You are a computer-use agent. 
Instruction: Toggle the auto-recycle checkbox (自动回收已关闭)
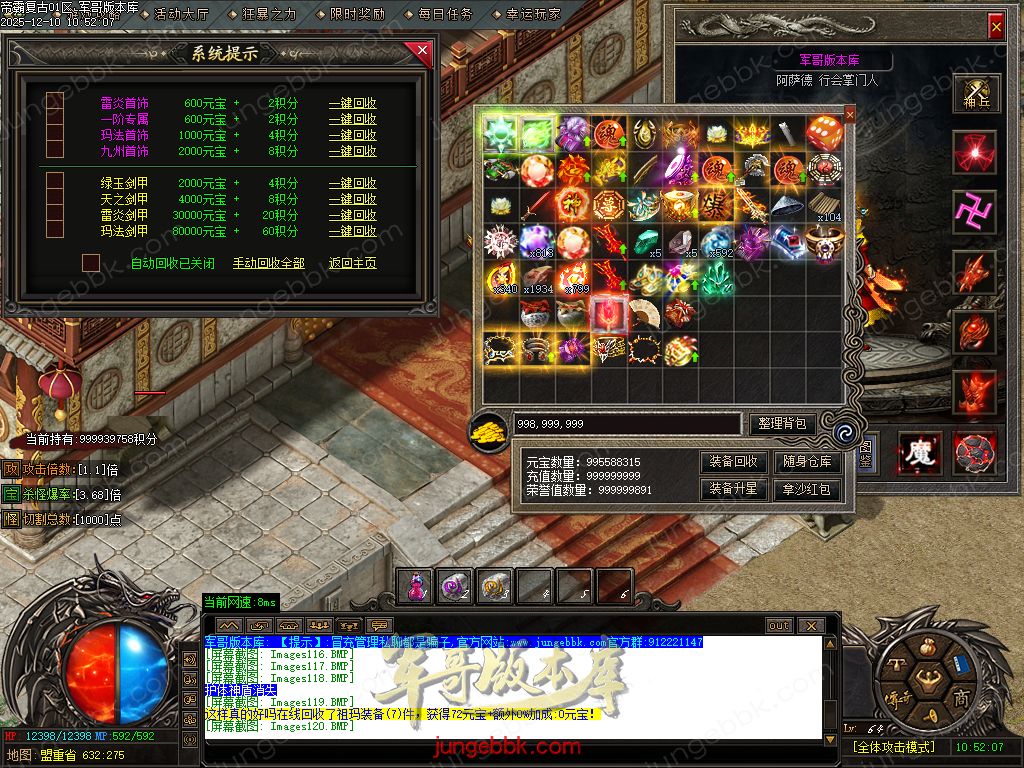pos(91,262)
